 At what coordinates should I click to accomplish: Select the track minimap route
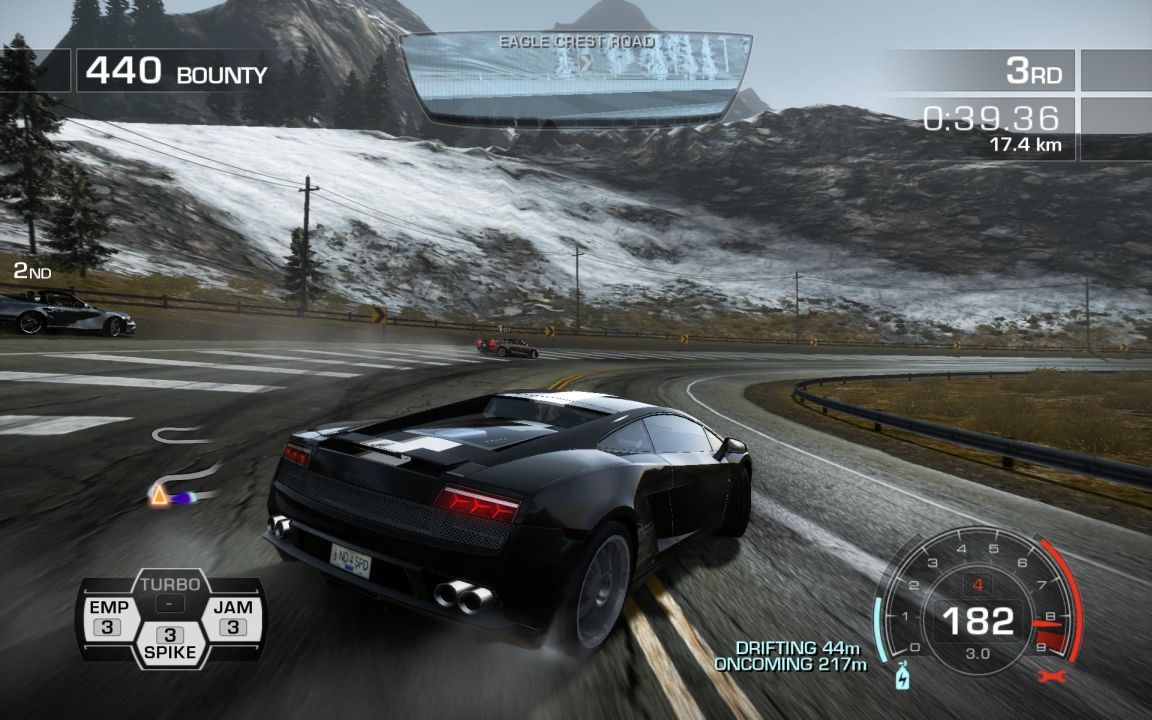pyautogui.click(x=183, y=470)
